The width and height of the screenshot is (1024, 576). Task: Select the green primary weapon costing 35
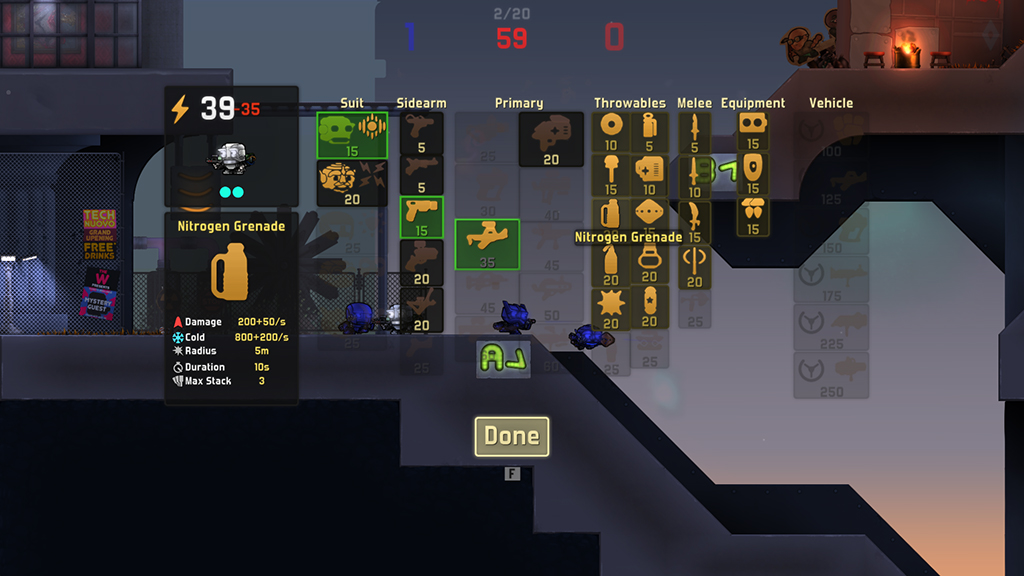(x=487, y=244)
